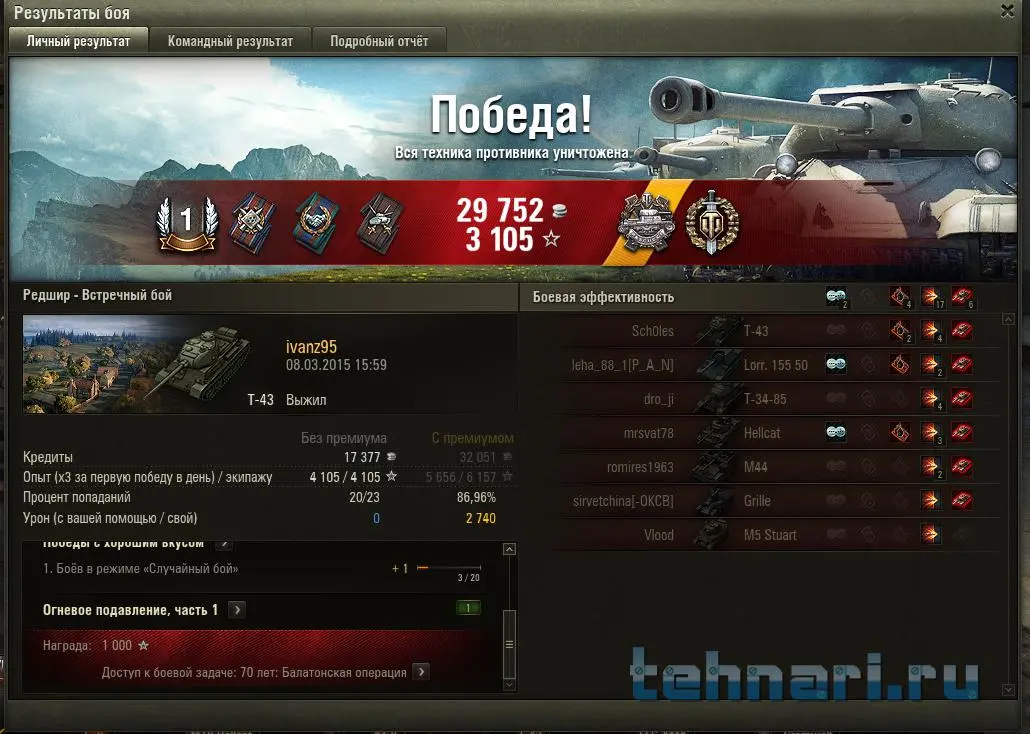This screenshot has height=734, width=1030.
Task: Expand the Огневое подавление, часть 1 task
Action: 237,610
